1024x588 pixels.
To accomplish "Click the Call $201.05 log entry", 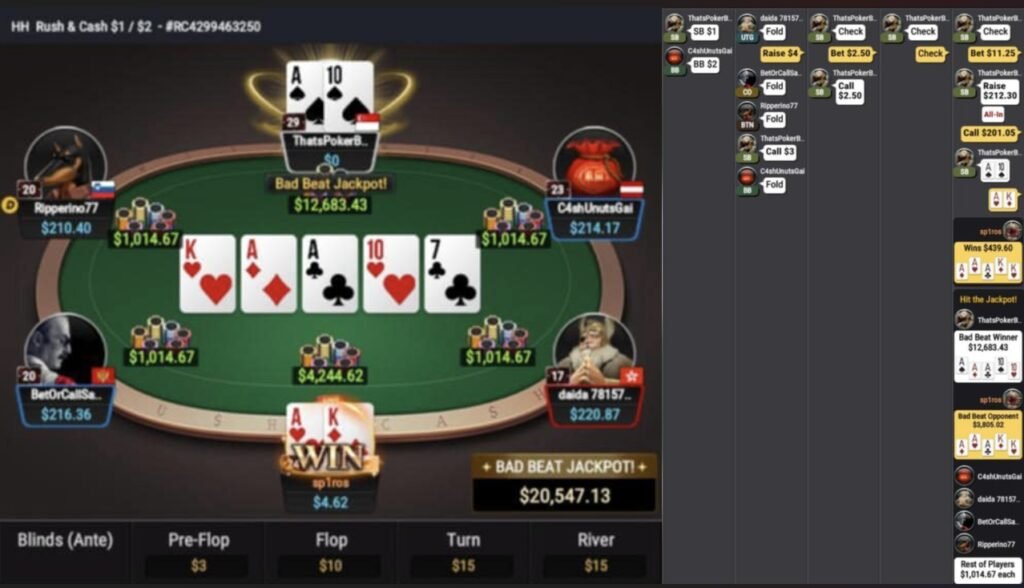I will (988, 133).
